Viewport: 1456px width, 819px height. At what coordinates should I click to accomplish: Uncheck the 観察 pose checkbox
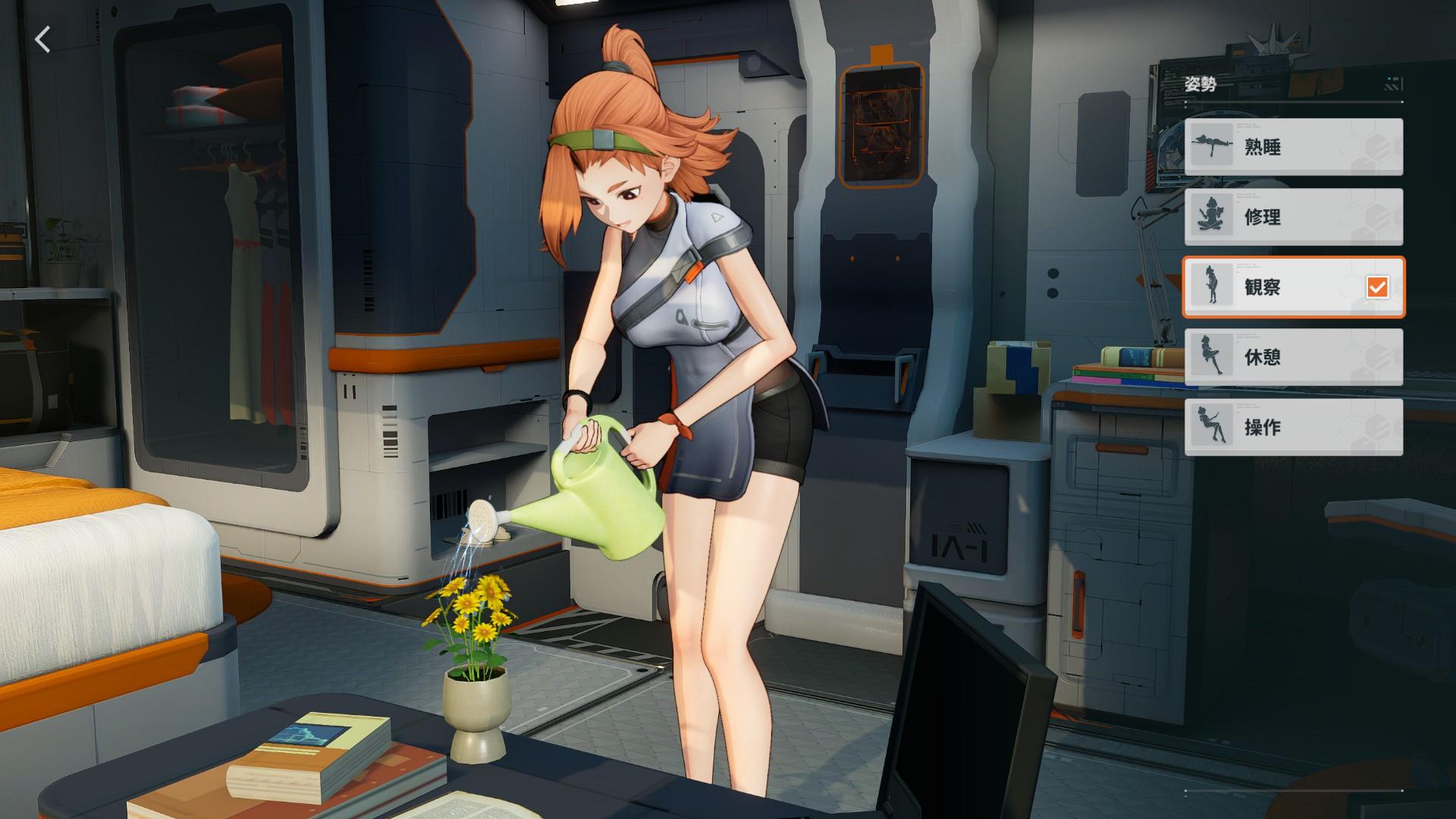point(1376,288)
